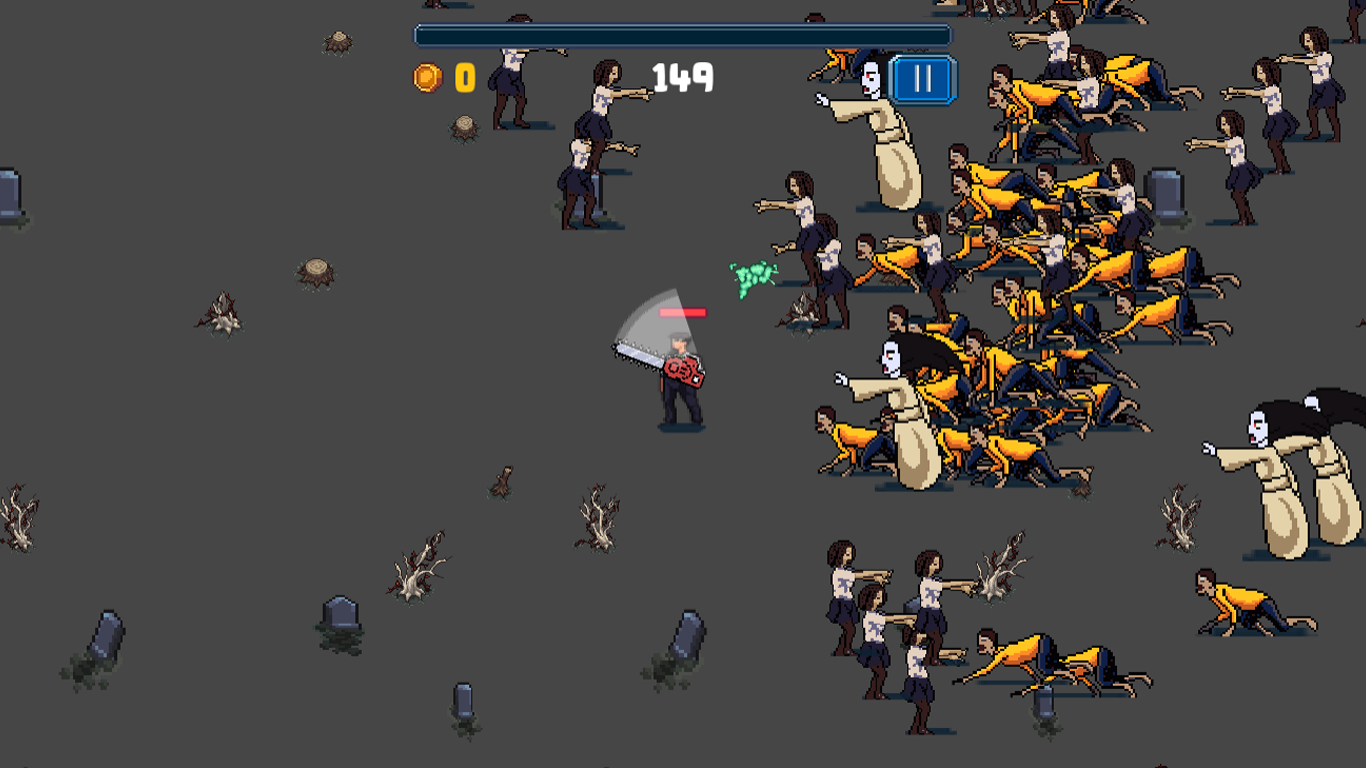Click the red health bar above the player
The height and width of the screenshot is (768, 1366).
tap(684, 311)
